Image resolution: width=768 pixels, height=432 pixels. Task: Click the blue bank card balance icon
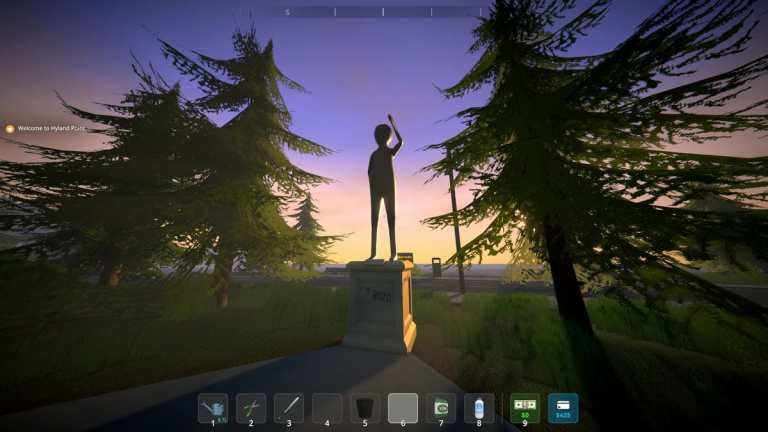(563, 408)
